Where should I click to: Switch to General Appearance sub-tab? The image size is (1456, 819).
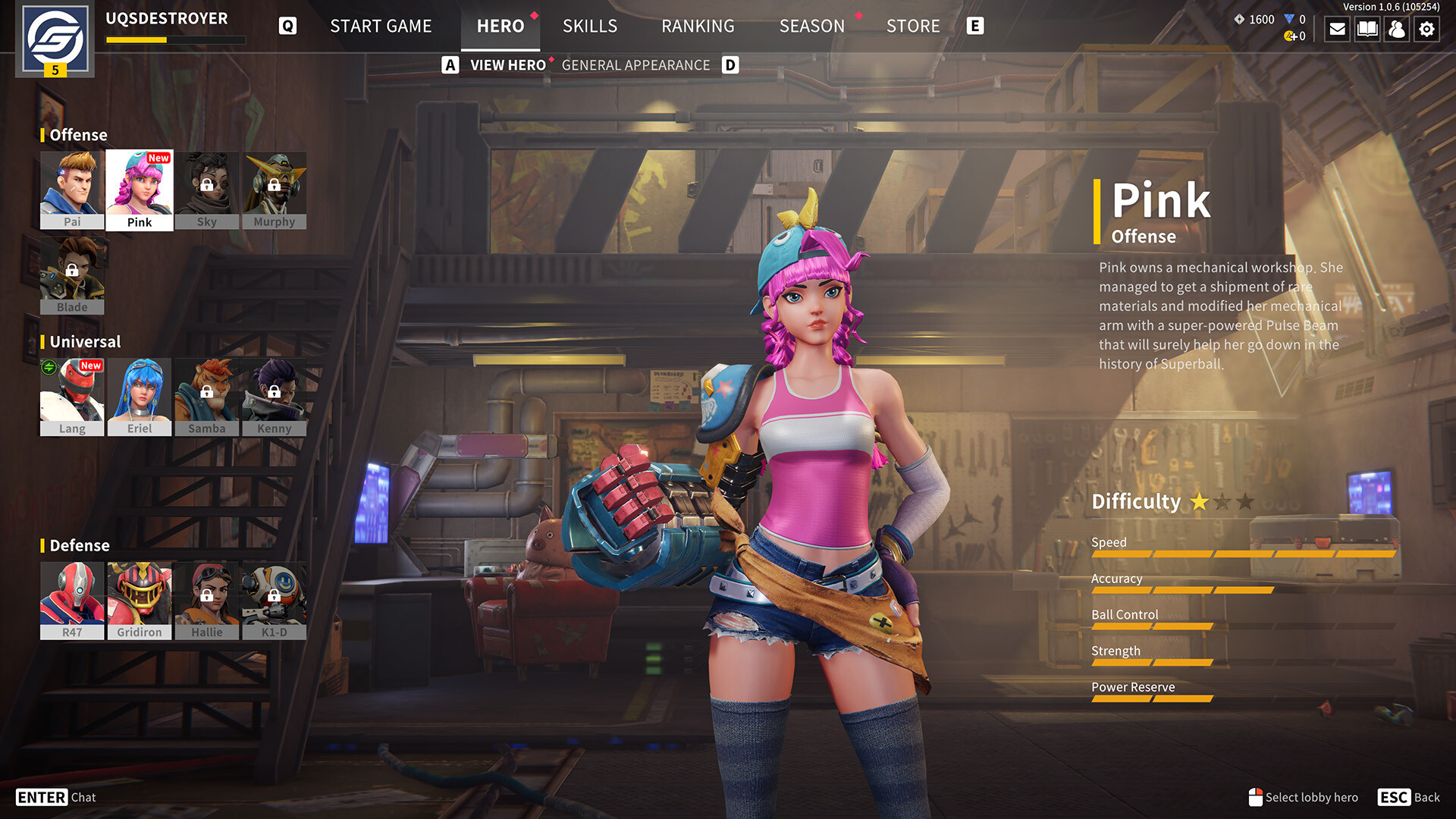(x=635, y=65)
